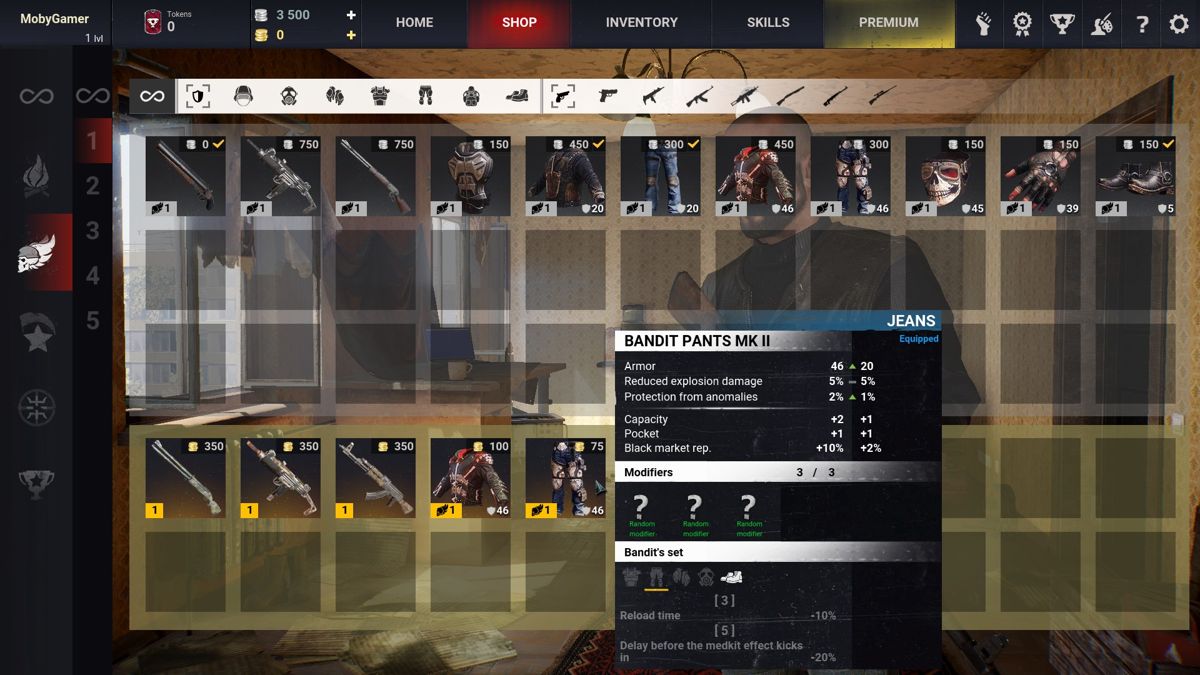Select the bandit skull mask item
The width and height of the screenshot is (1200, 675).
coord(945,176)
